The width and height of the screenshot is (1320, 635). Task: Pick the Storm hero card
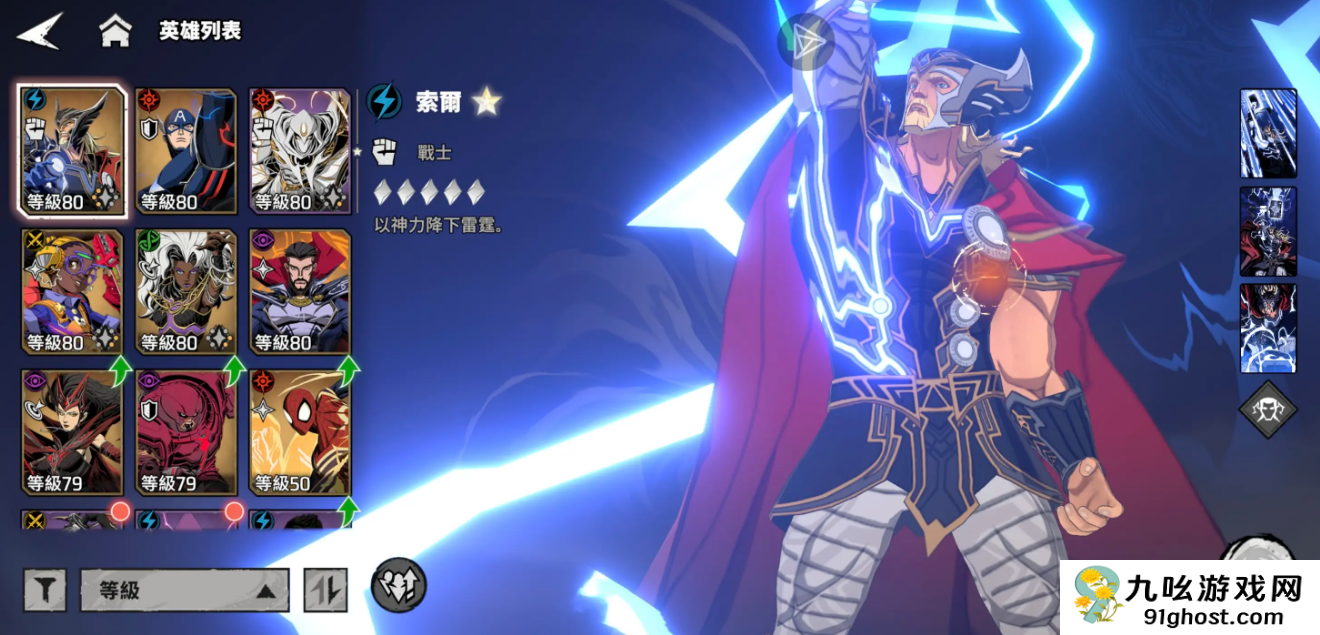(186, 291)
